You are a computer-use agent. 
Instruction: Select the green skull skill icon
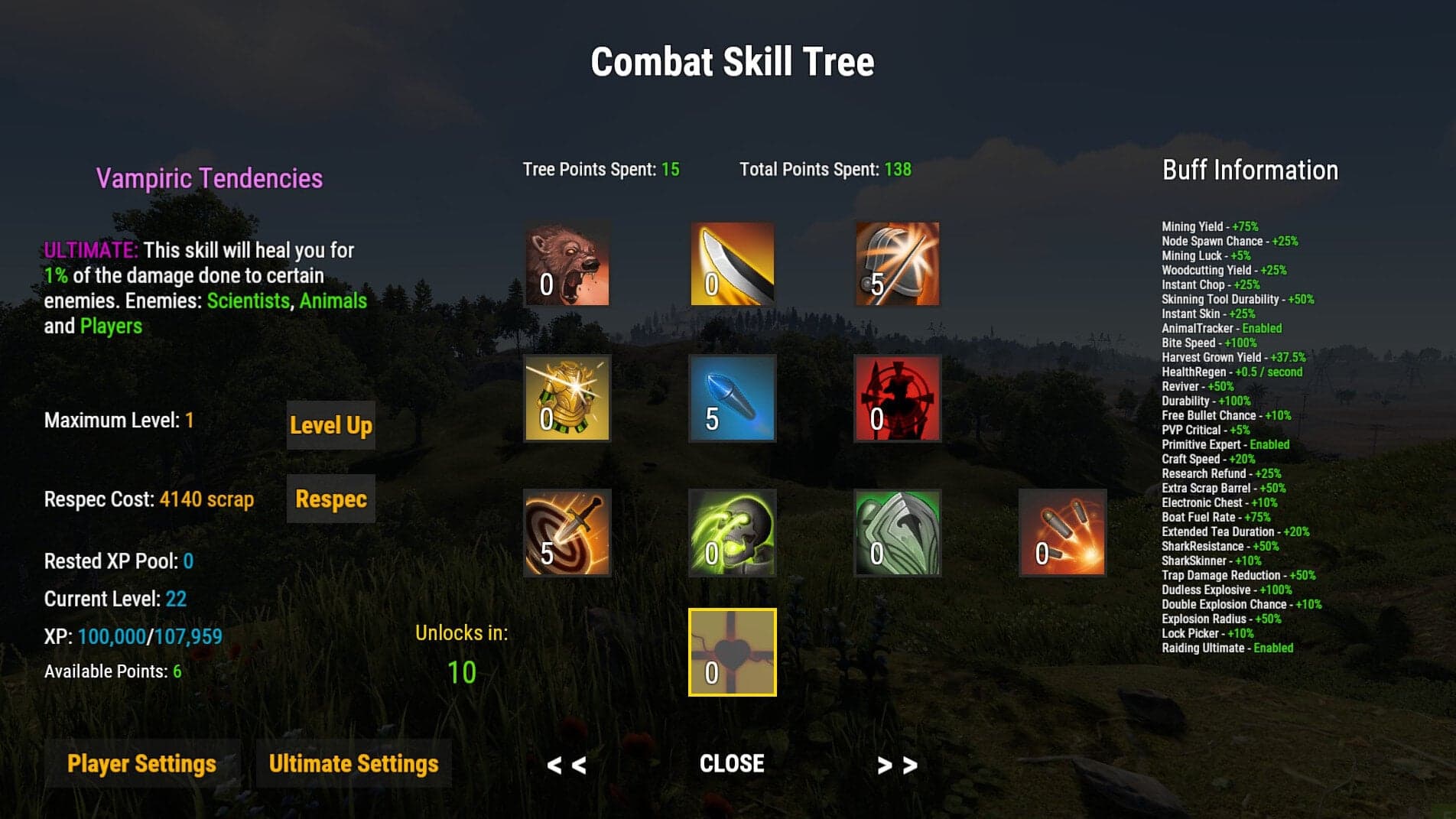coord(731,533)
